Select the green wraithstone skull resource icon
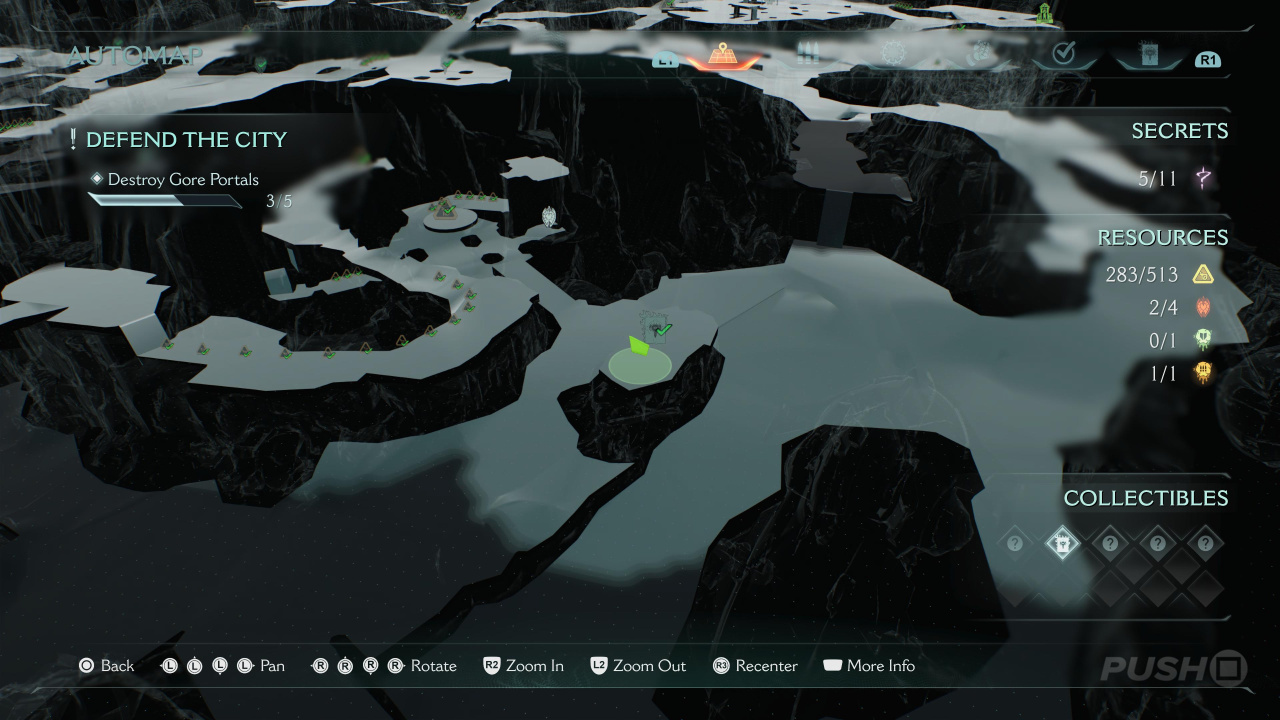1280x720 pixels. [x=1203, y=341]
